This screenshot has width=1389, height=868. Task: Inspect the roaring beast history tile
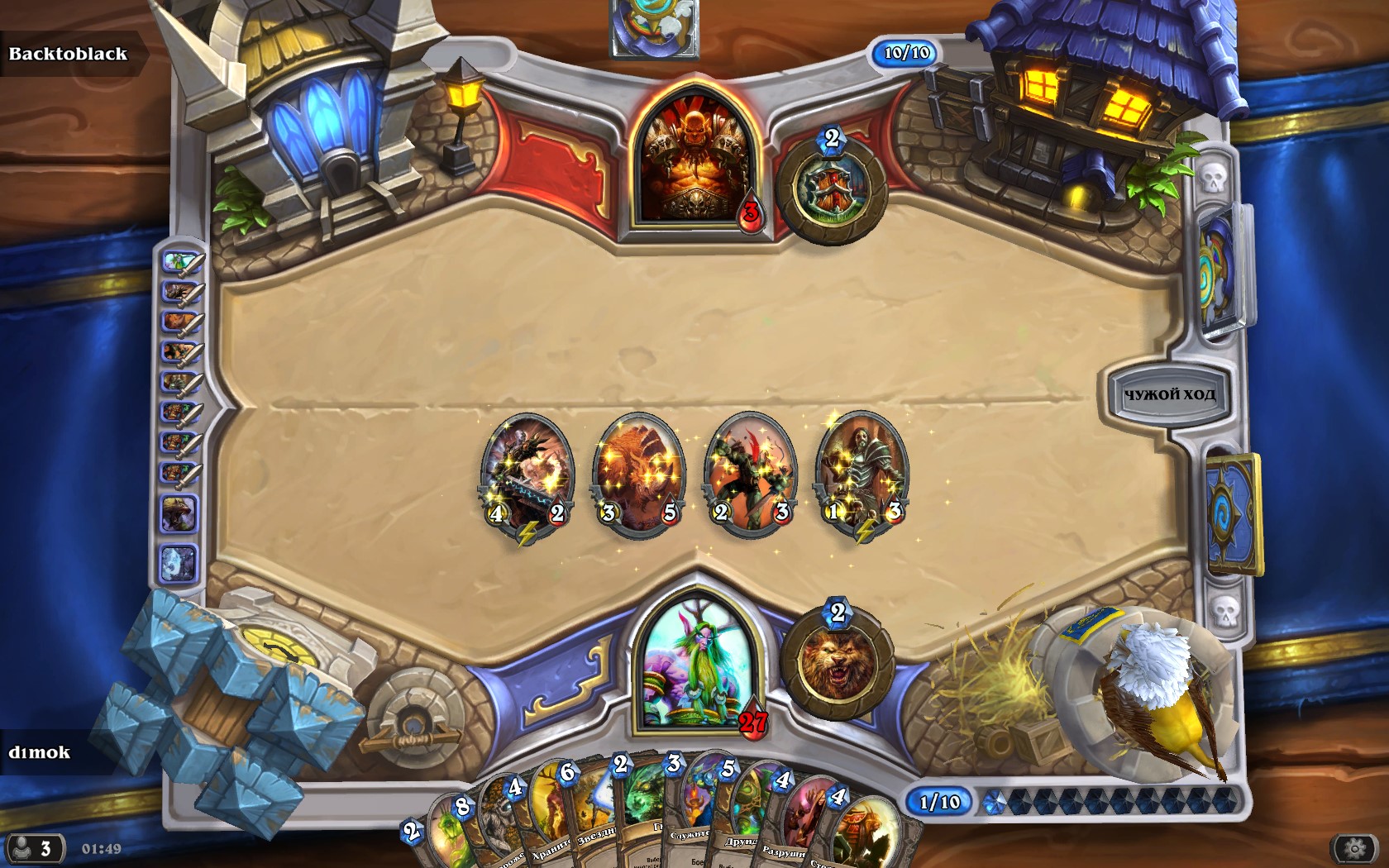[179, 514]
